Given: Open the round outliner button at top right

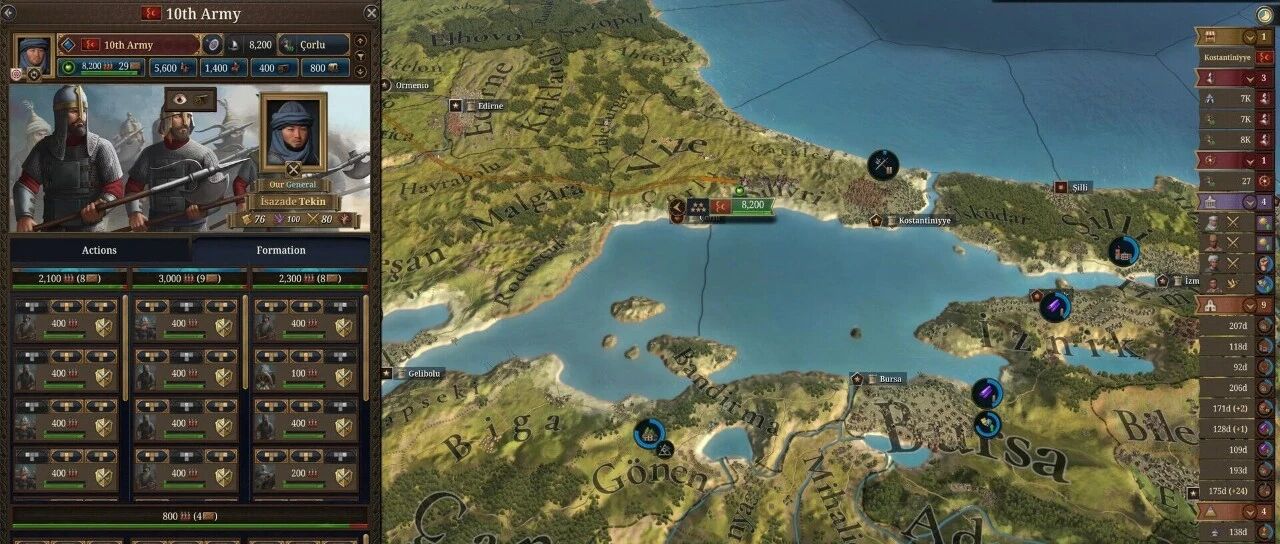Looking at the screenshot, I should click(x=1267, y=15).
